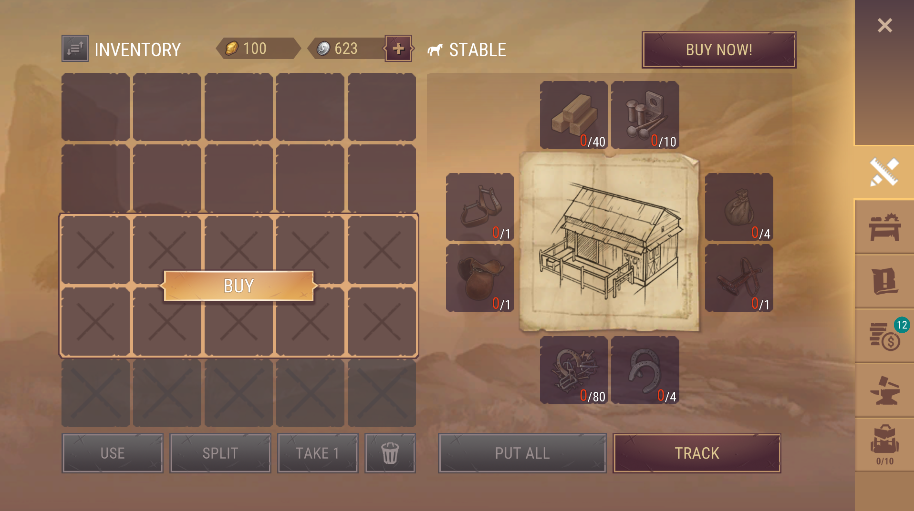The image size is (914, 511).
Task: Close the stable build screen
Action: (x=884, y=26)
